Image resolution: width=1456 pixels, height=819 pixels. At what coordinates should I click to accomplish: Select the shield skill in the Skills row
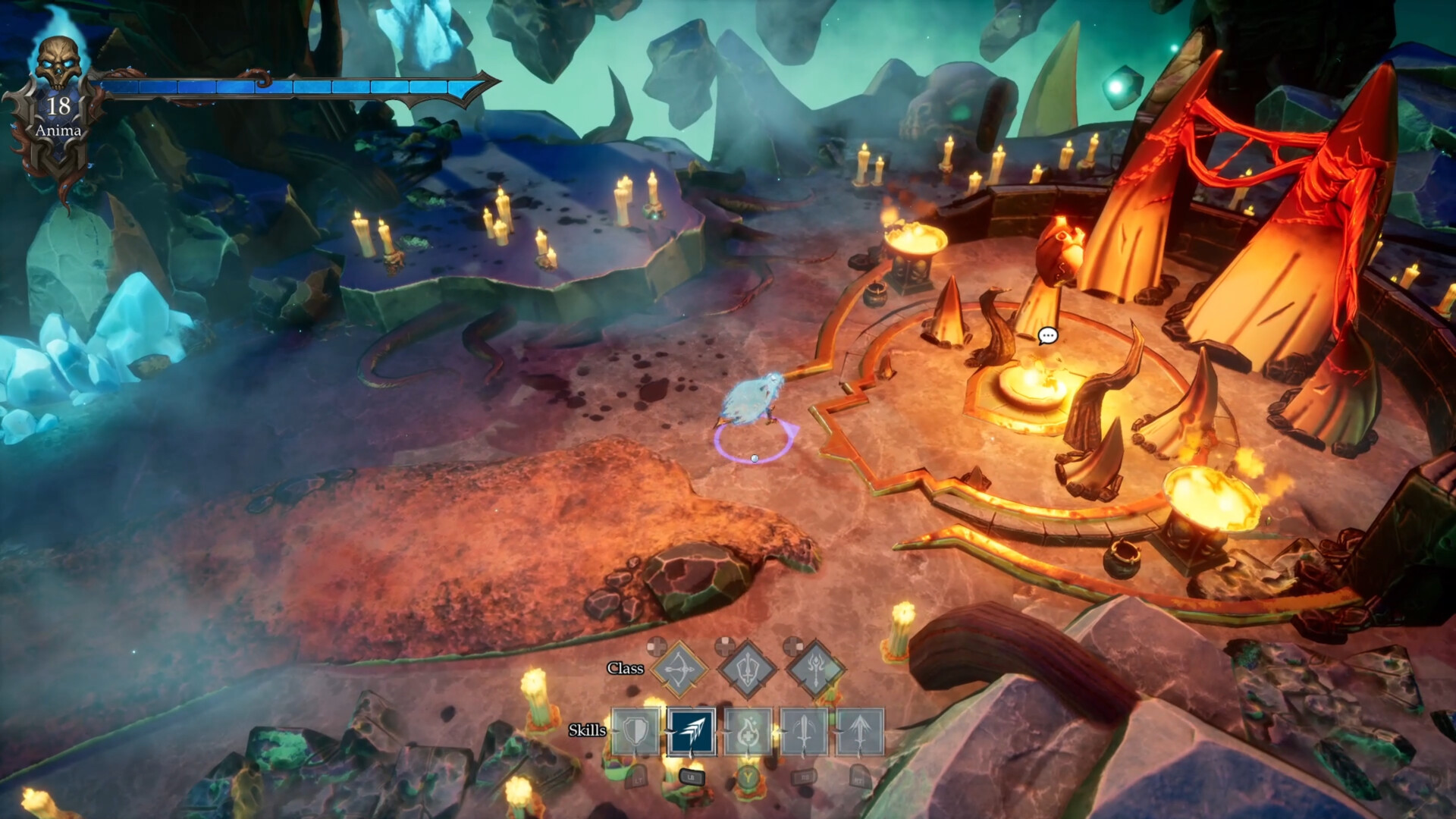(635, 731)
